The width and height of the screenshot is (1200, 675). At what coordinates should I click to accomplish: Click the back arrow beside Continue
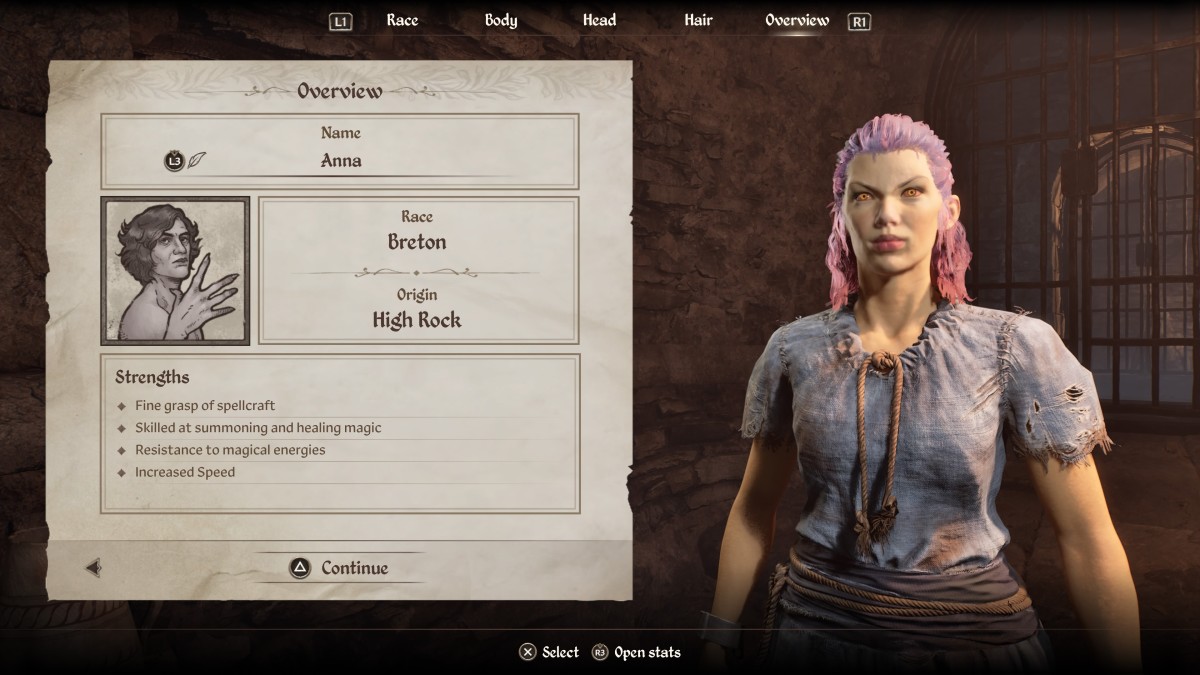click(93, 568)
